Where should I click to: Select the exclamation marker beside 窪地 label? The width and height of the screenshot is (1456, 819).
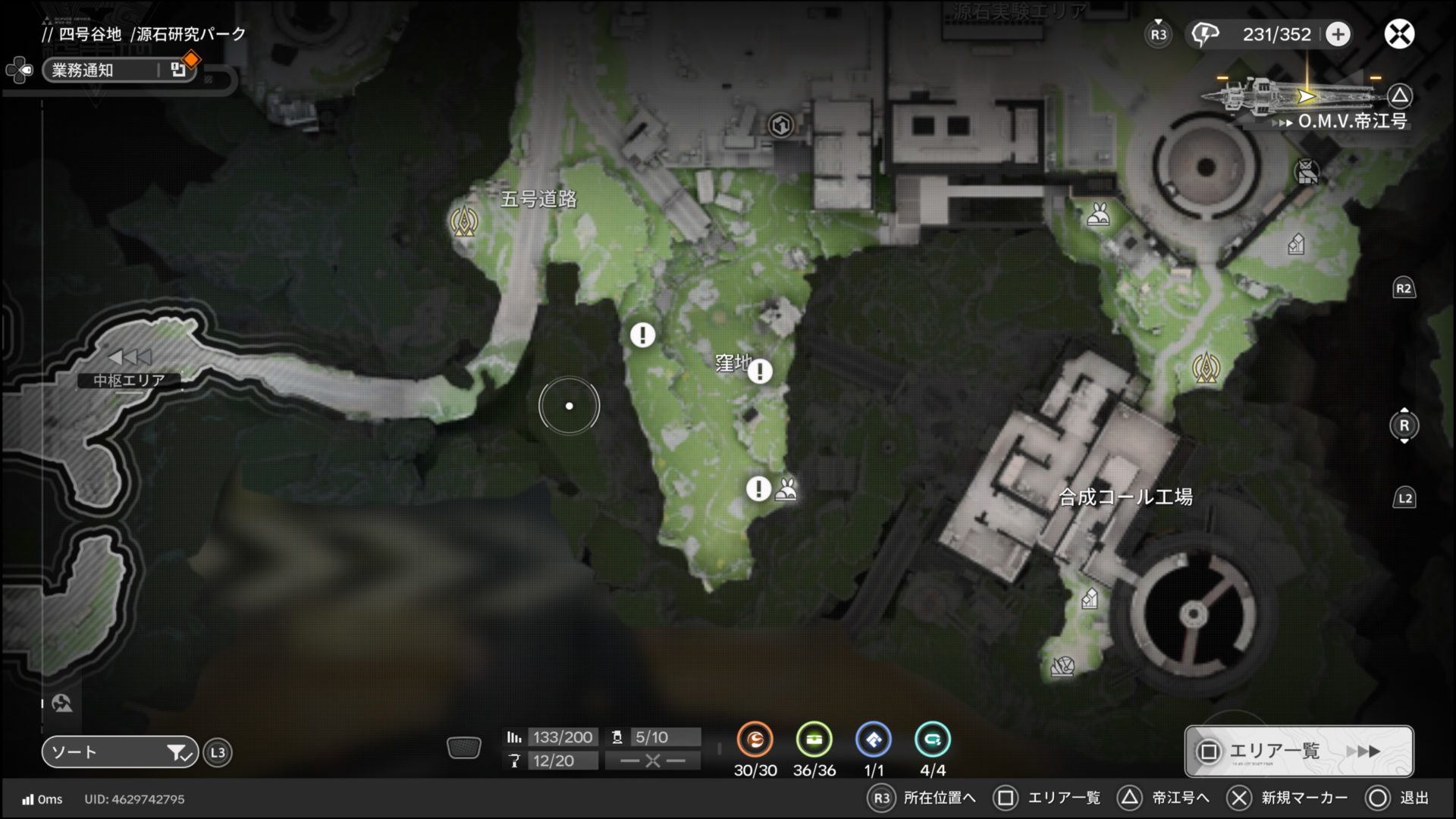pos(760,371)
